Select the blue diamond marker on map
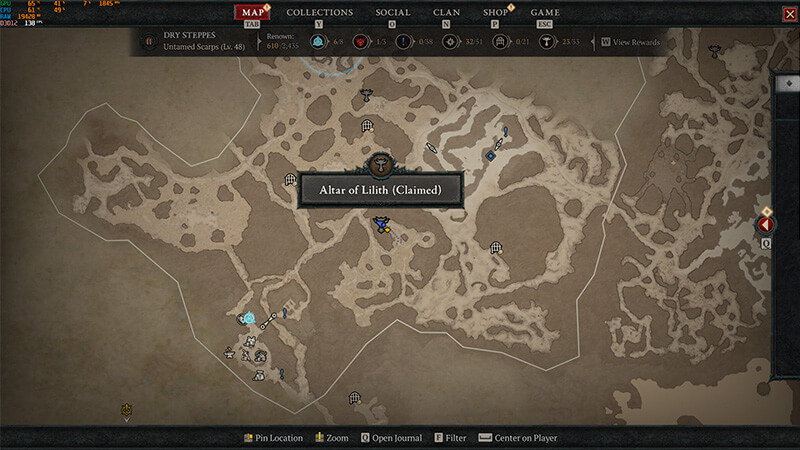Image resolution: width=800 pixels, height=450 pixels. click(x=491, y=155)
